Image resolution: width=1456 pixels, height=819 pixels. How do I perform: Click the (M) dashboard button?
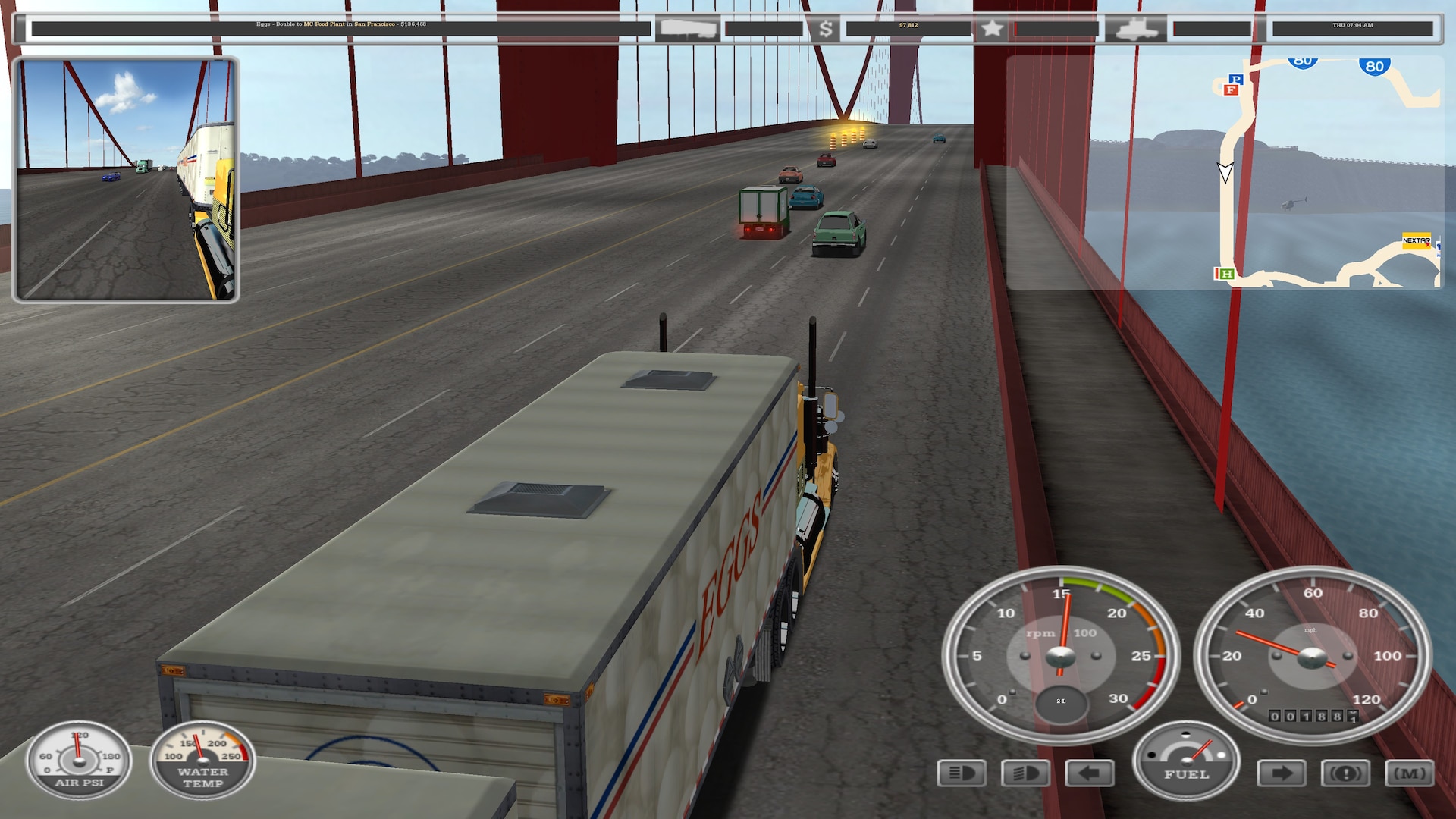pos(1410,773)
